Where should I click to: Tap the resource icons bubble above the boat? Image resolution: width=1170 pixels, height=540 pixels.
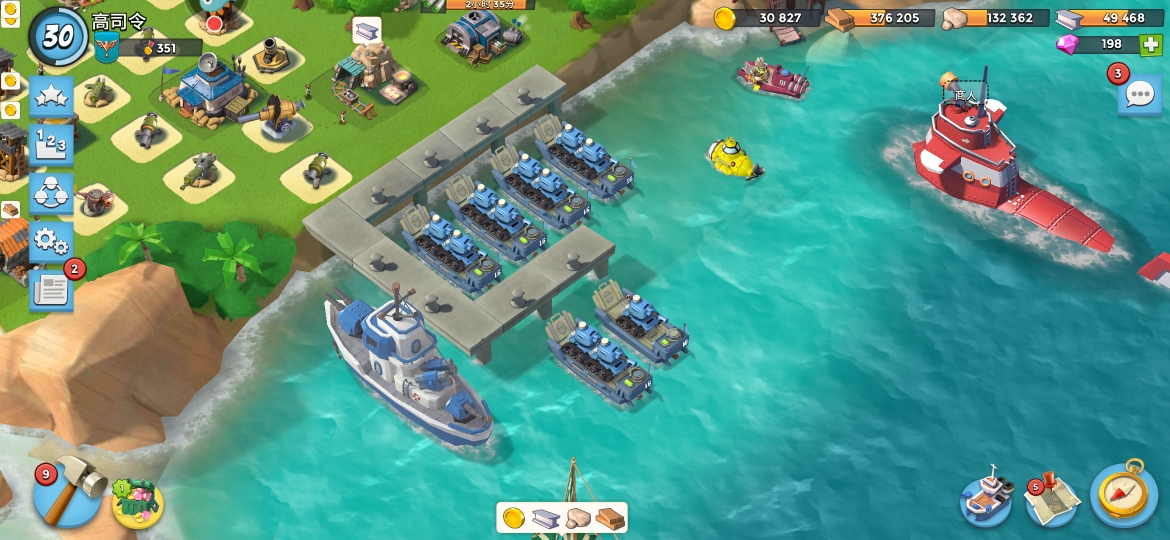562,518
